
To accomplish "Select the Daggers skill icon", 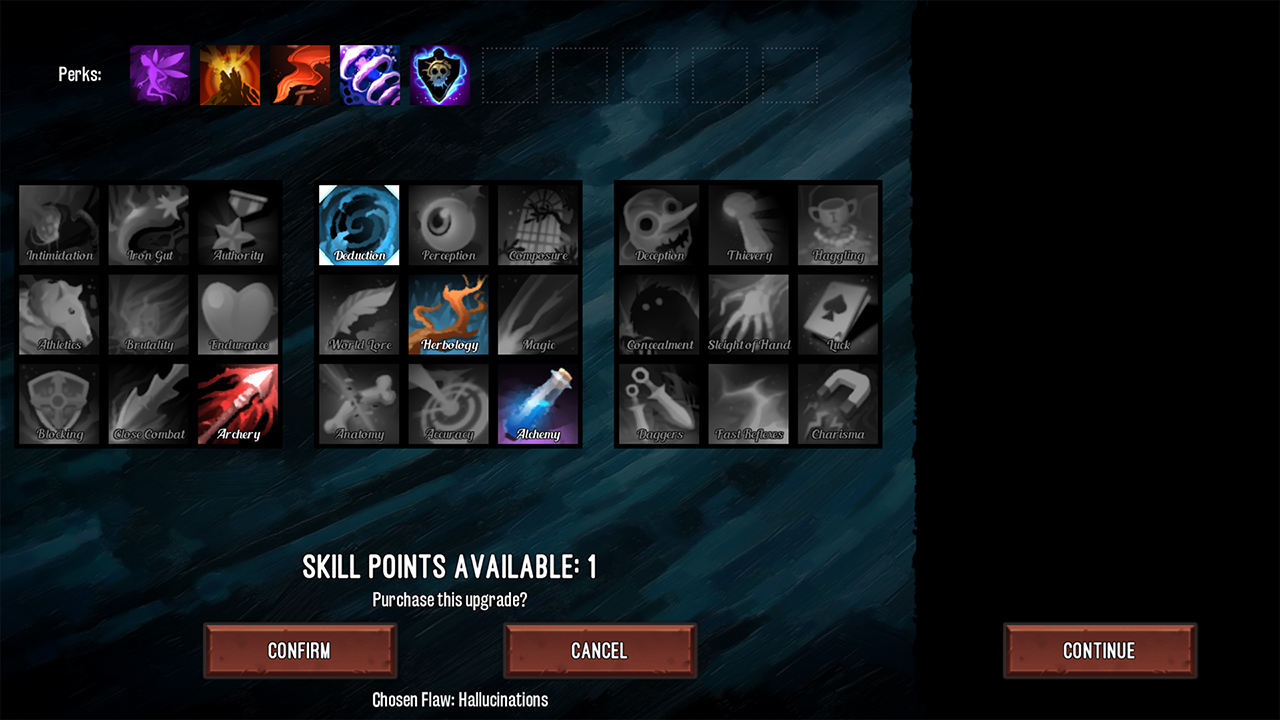I will (658, 404).
